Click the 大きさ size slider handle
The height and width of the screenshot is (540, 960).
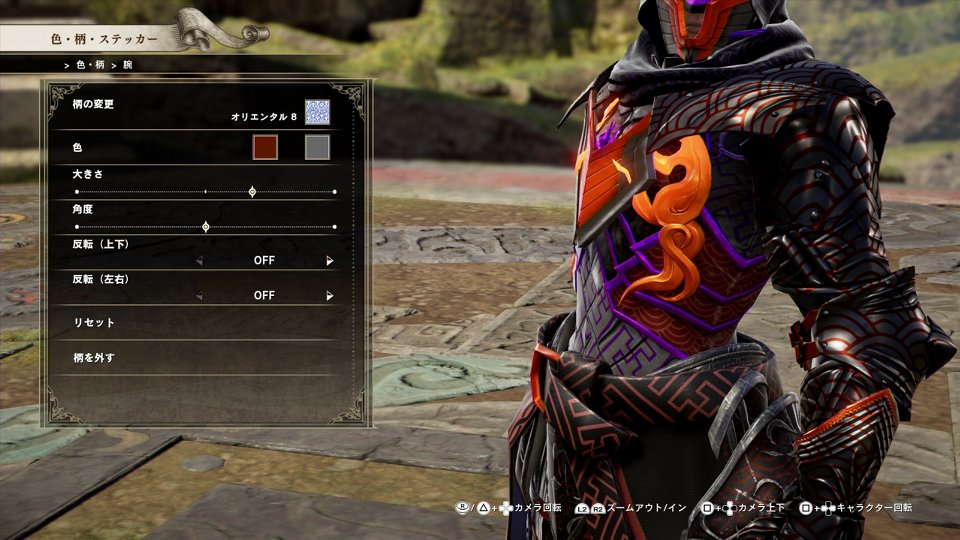(x=252, y=191)
